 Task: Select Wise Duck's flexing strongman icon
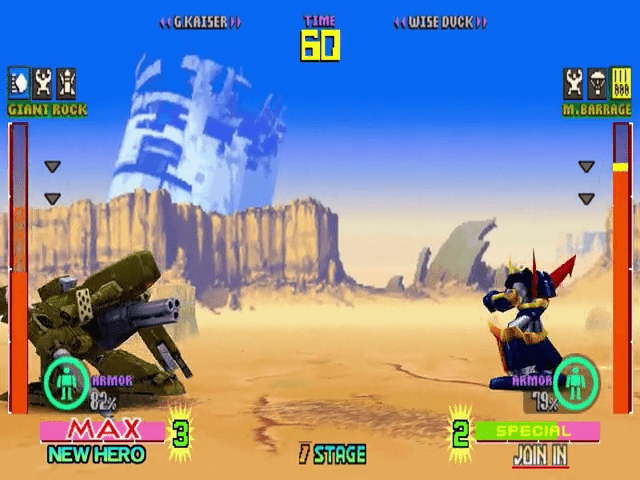pos(573,80)
